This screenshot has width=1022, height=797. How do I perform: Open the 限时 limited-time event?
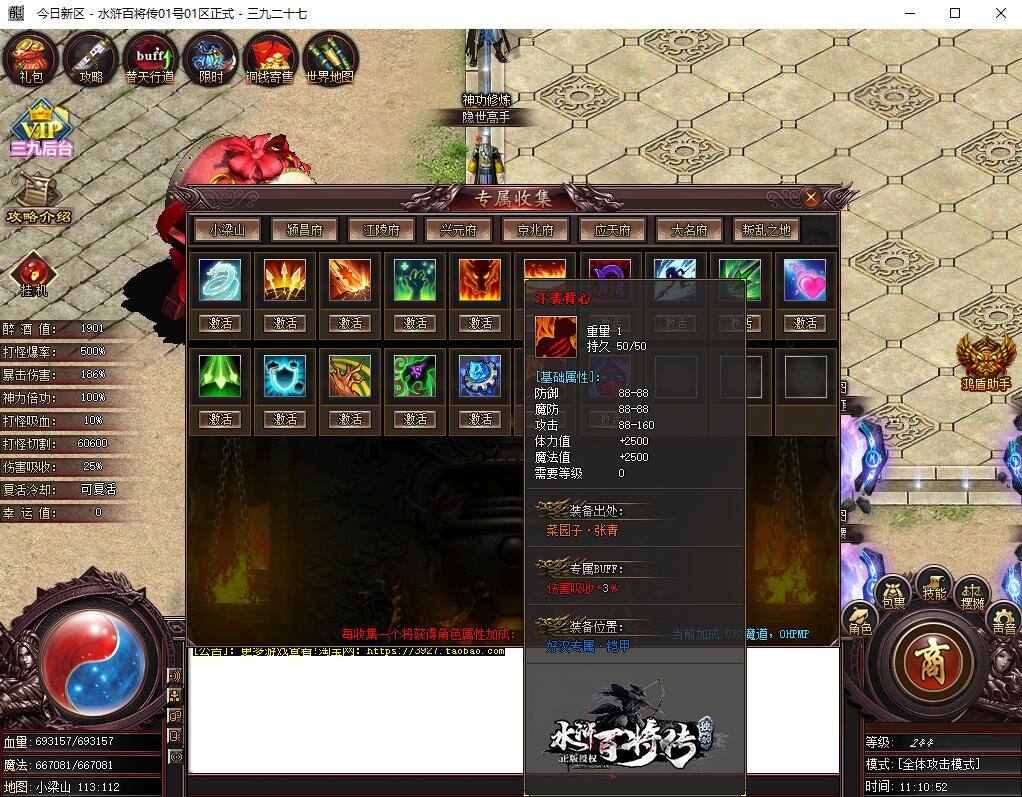tap(211, 58)
